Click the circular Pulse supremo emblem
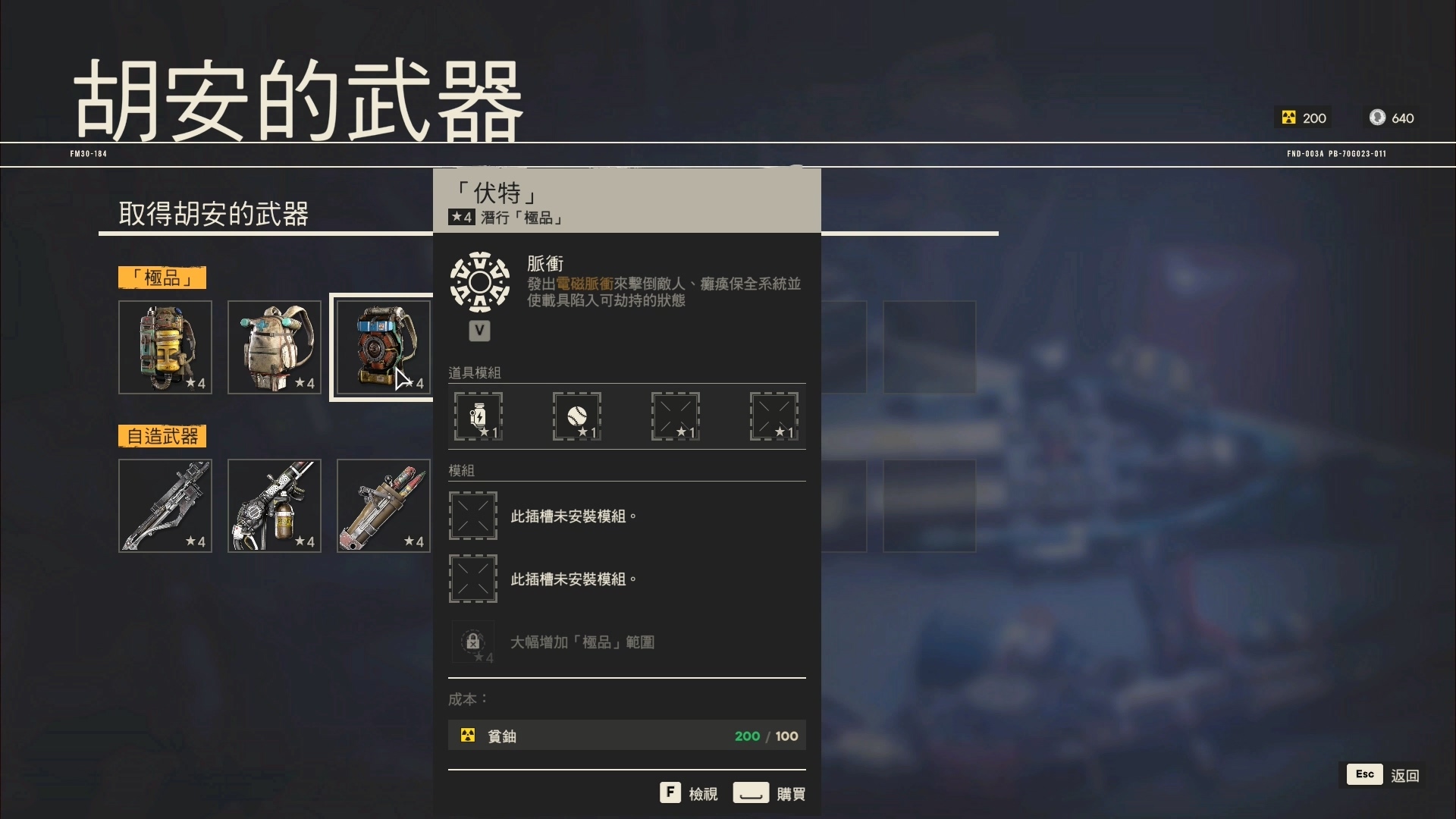This screenshot has width=1456, height=819. (480, 281)
